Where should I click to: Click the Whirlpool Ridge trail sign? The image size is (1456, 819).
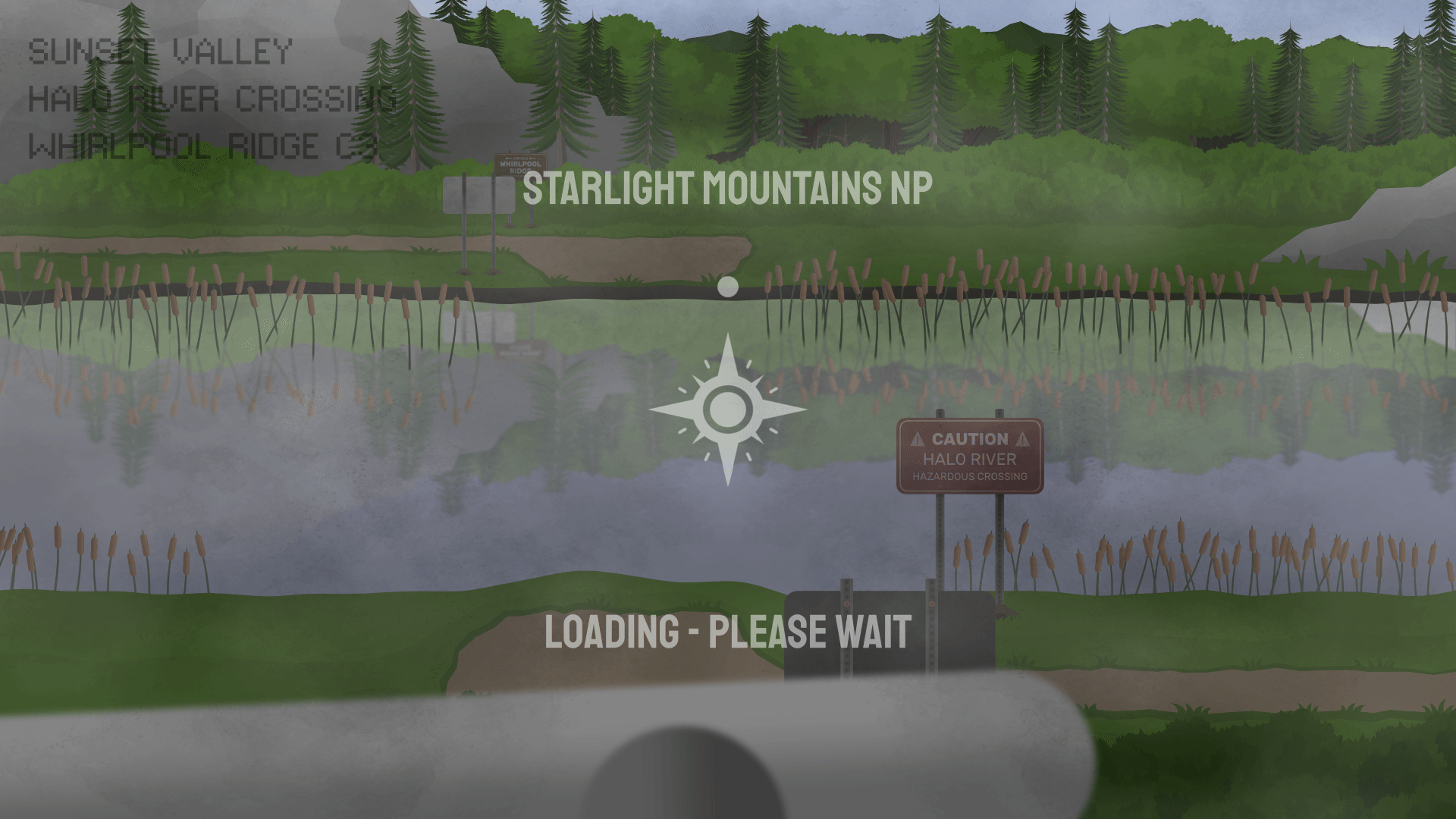[x=521, y=165]
